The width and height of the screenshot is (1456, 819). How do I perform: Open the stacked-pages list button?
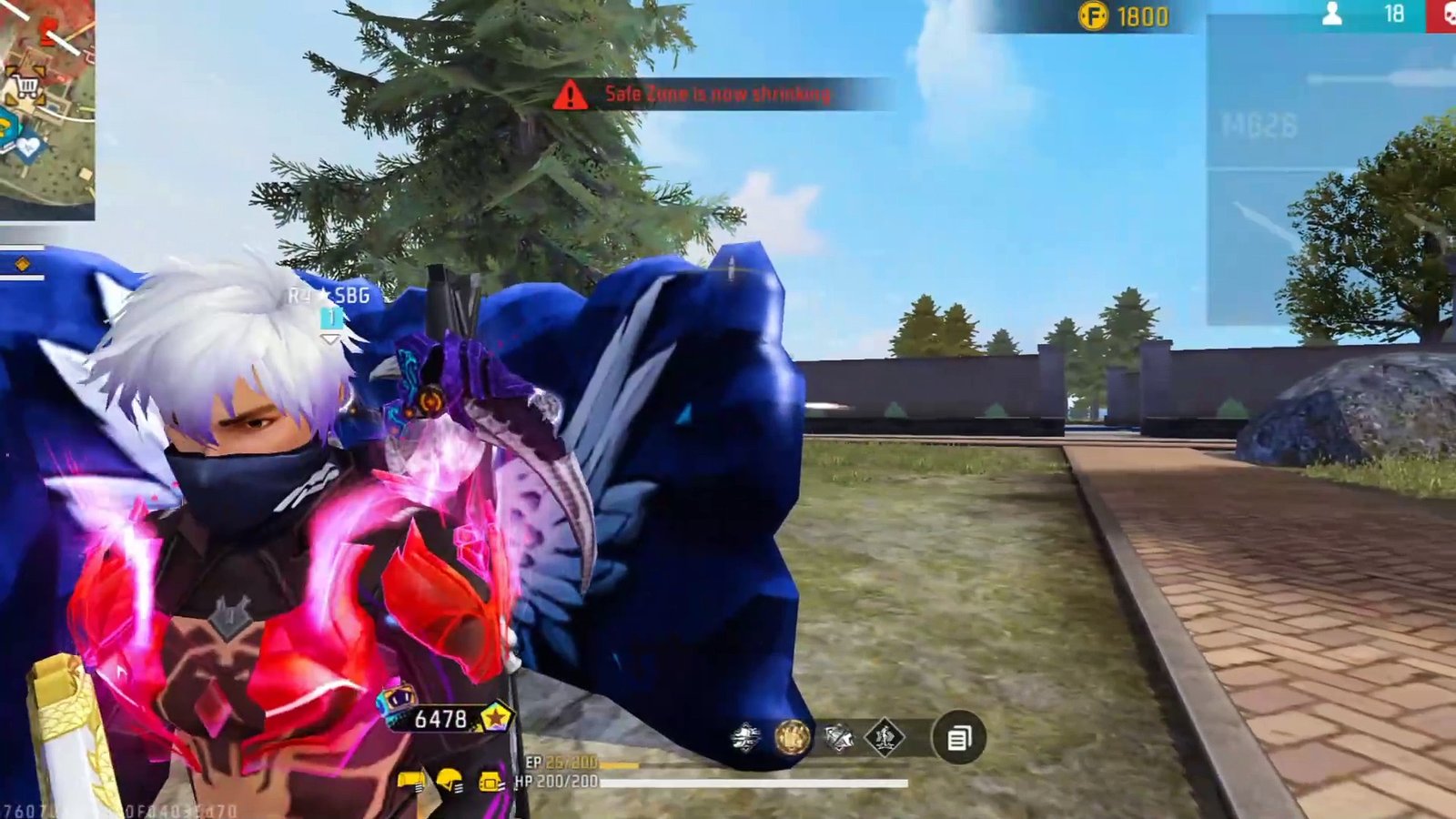coord(958,738)
